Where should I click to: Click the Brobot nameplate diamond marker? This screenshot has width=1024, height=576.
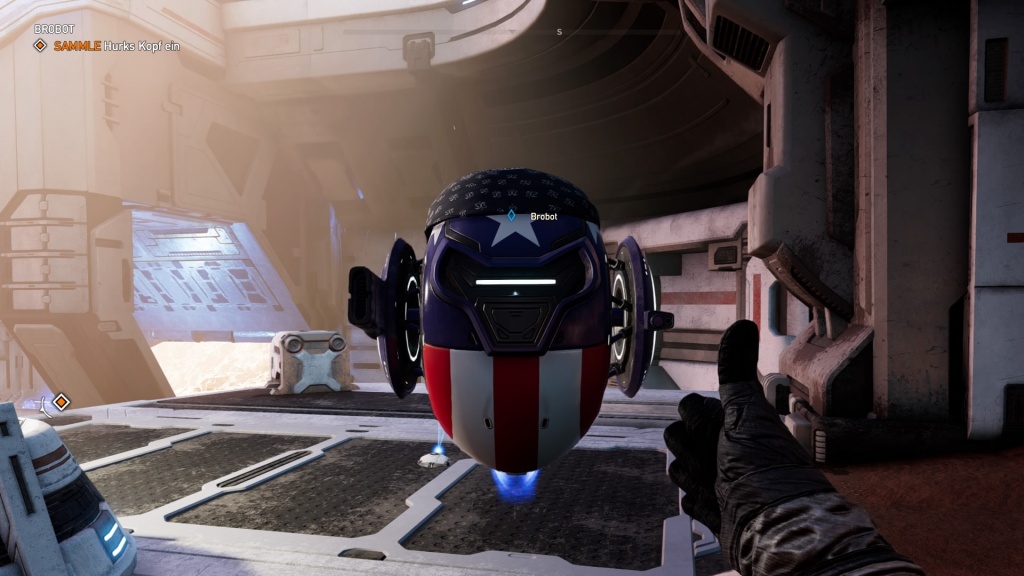[512, 215]
